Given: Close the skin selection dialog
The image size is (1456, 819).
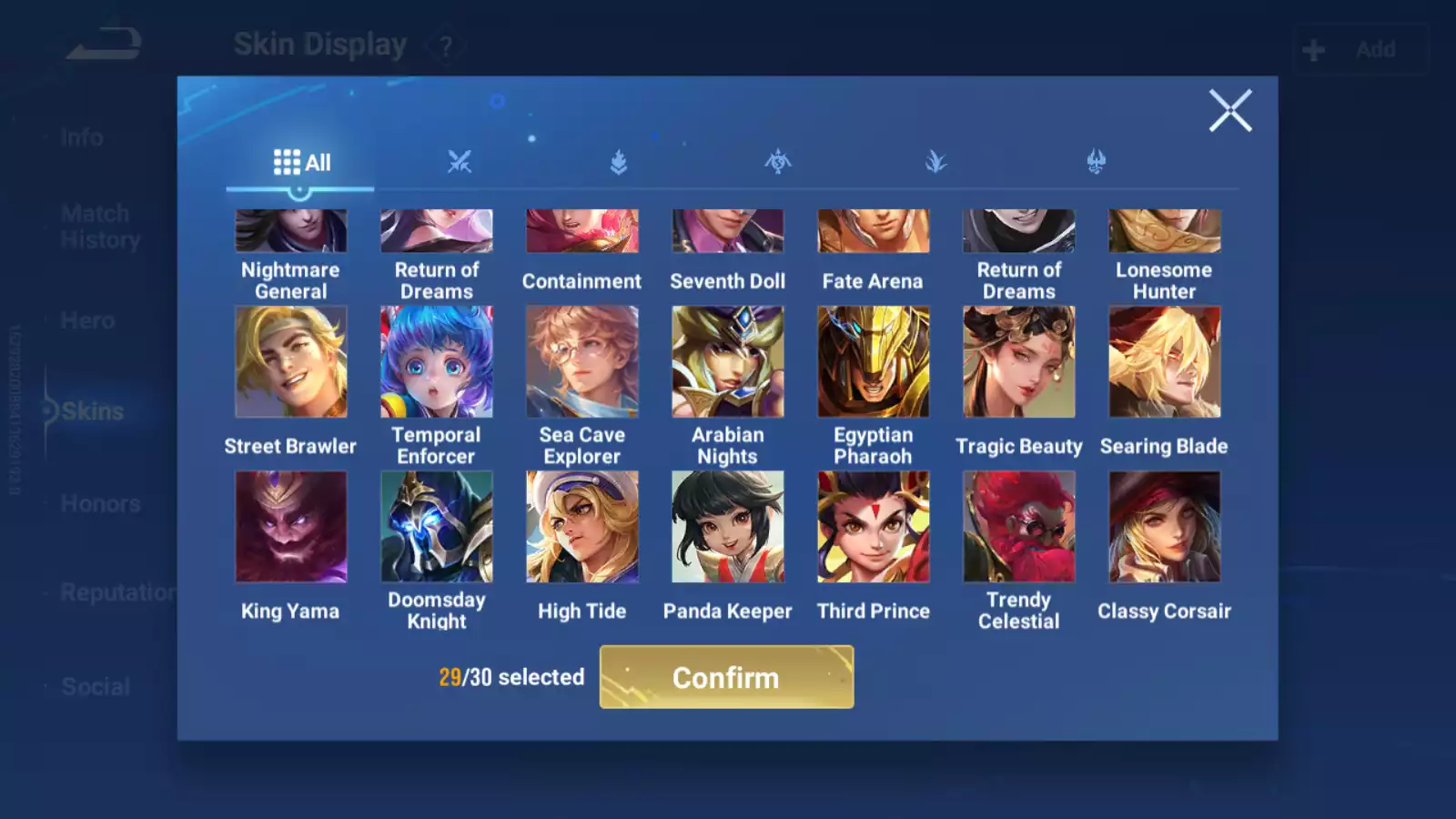Looking at the screenshot, I should 1230,111.
